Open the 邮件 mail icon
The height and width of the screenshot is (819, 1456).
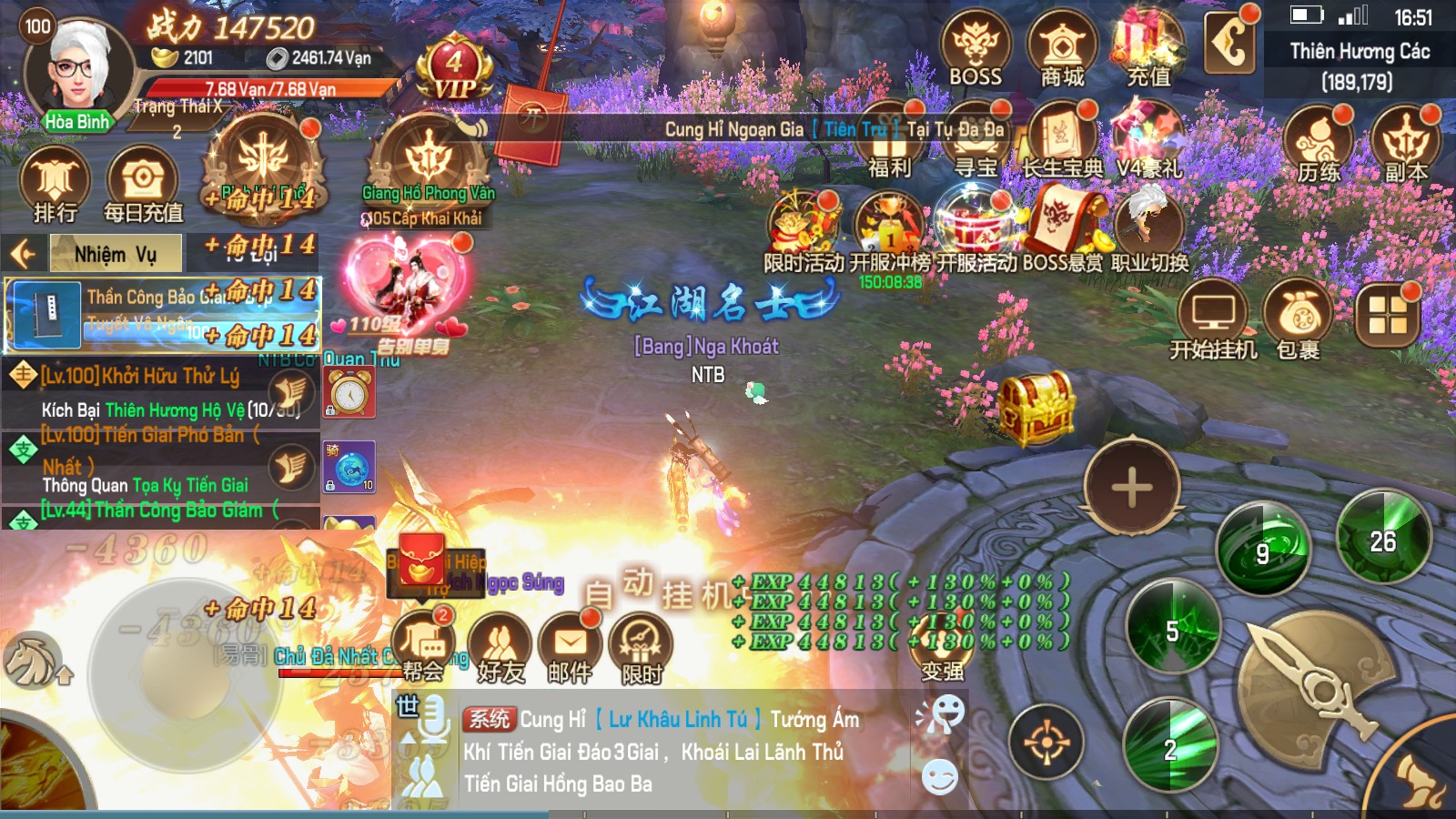tap(571, 648)
